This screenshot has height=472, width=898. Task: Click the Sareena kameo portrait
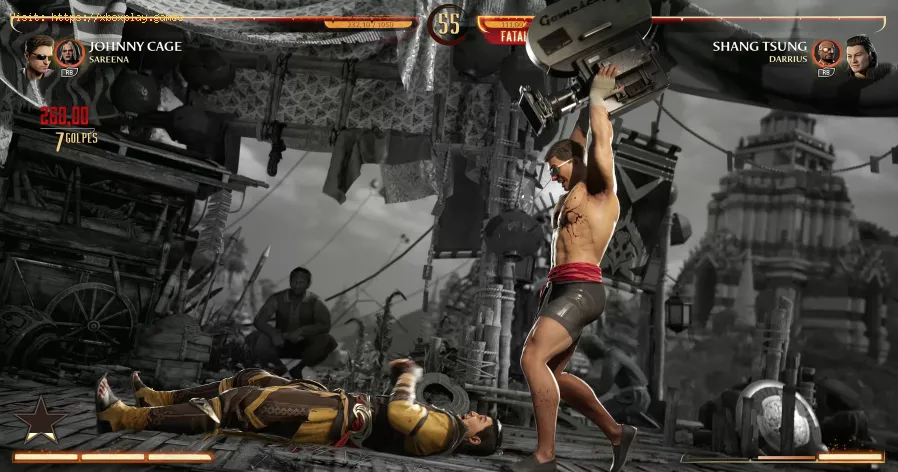coord(70,53)
